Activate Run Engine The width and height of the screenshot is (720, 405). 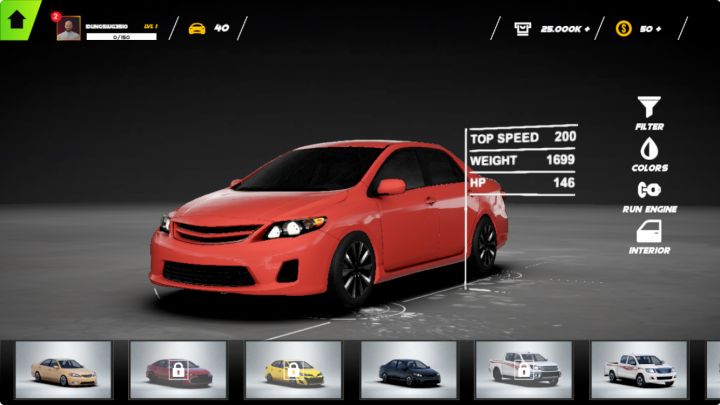(649, 190)
